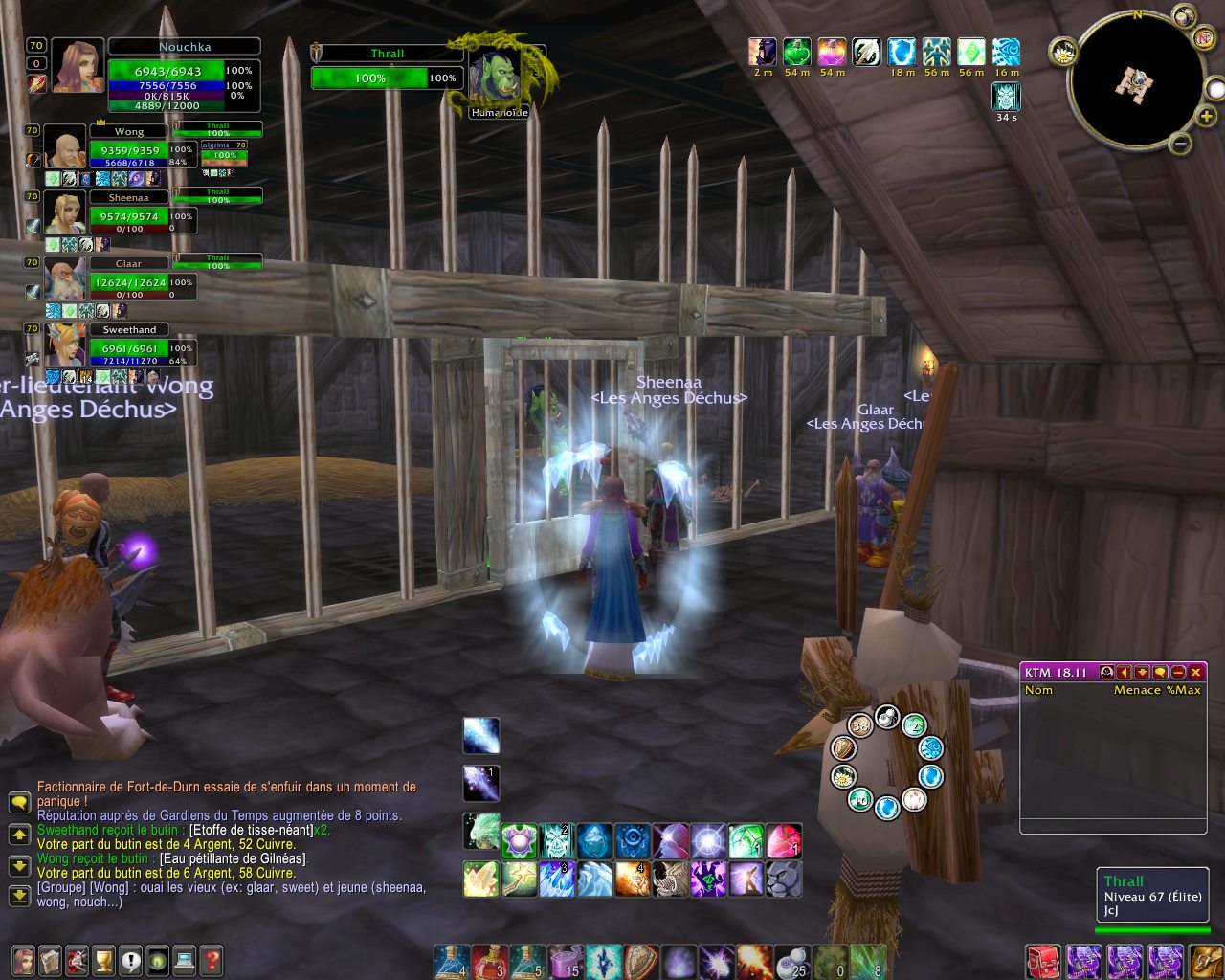Cast the grey panther icon ability
1225x980 pixels.
784,879
